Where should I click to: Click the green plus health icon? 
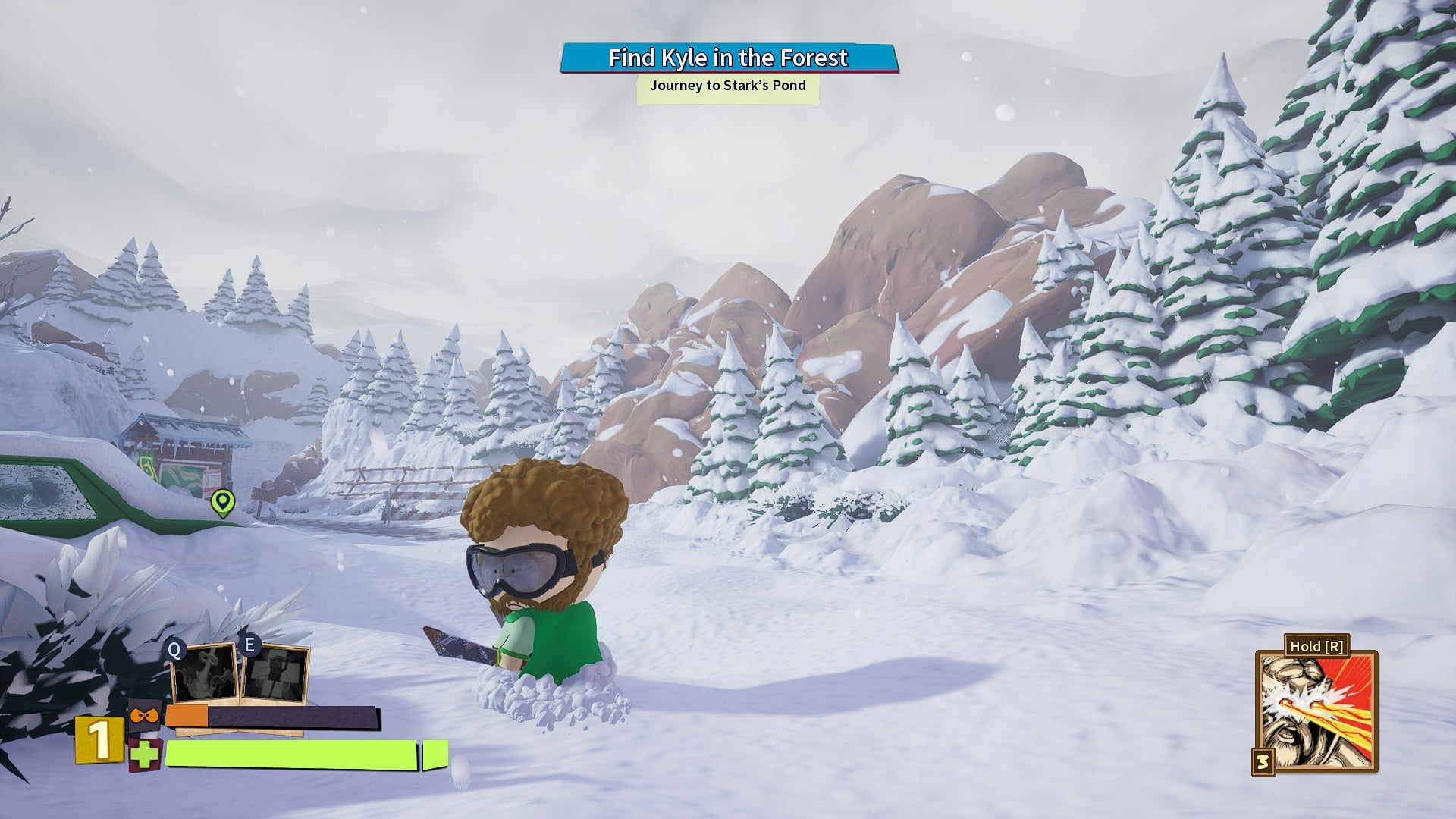pyautogui.click(x=144, y=755)
